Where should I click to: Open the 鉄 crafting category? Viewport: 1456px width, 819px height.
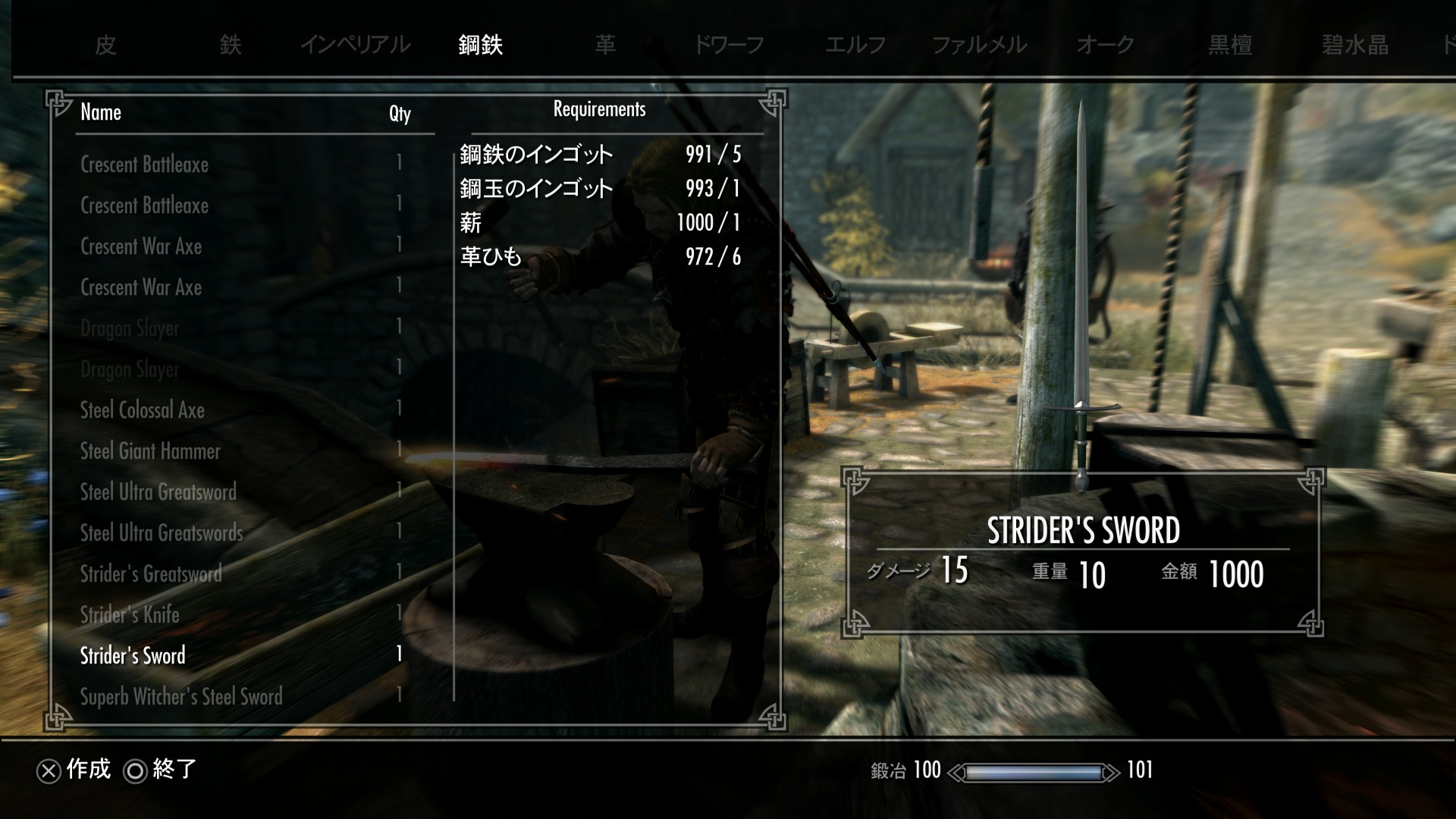[231, 45]
